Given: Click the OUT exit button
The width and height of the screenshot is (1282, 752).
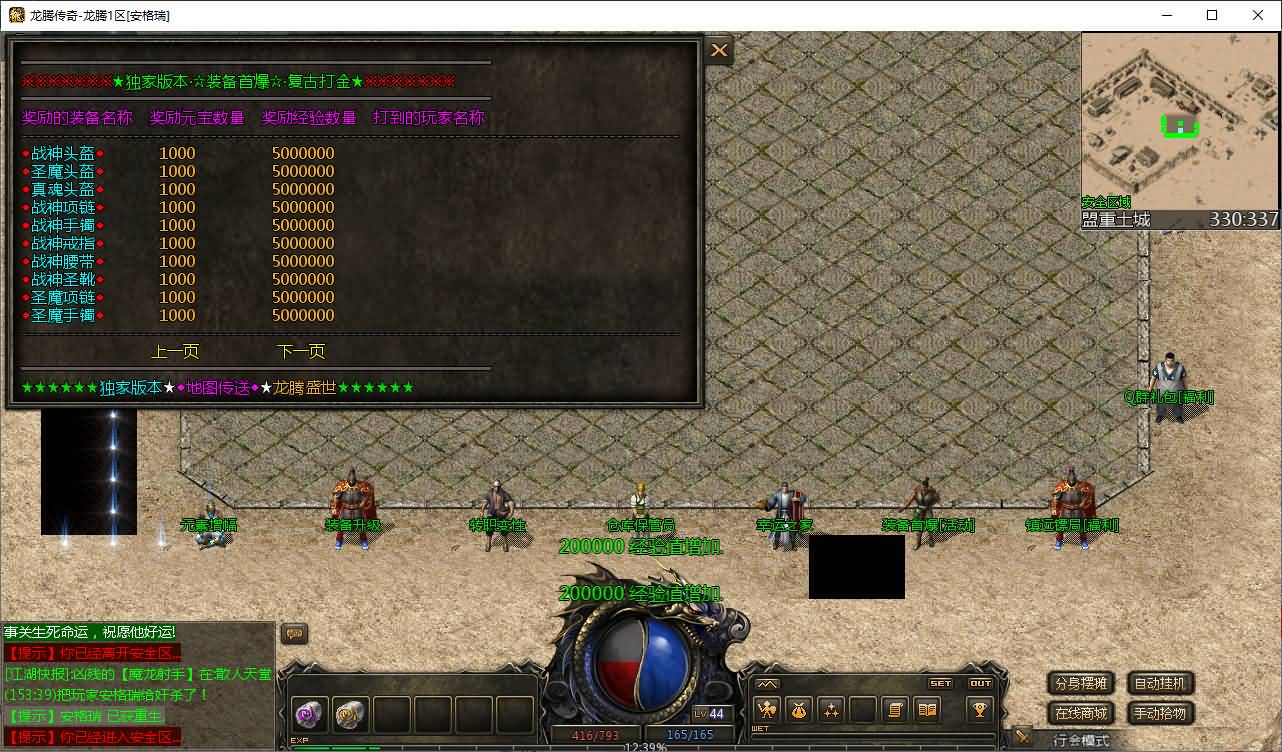Looking at the screenshot, I should [x=981, y=684].
